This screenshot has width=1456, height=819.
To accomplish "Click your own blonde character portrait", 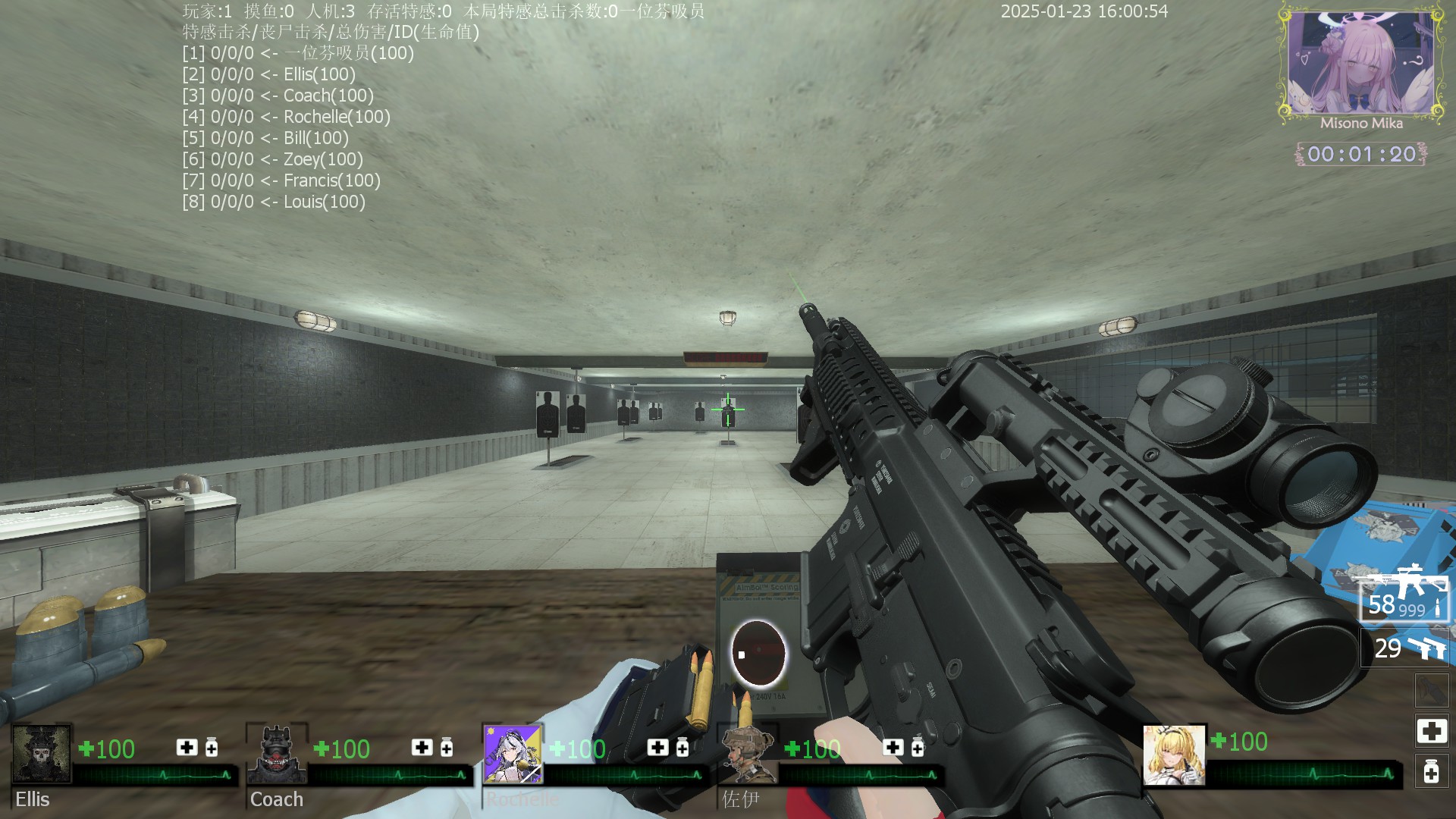I will [x=1174, y=755].
